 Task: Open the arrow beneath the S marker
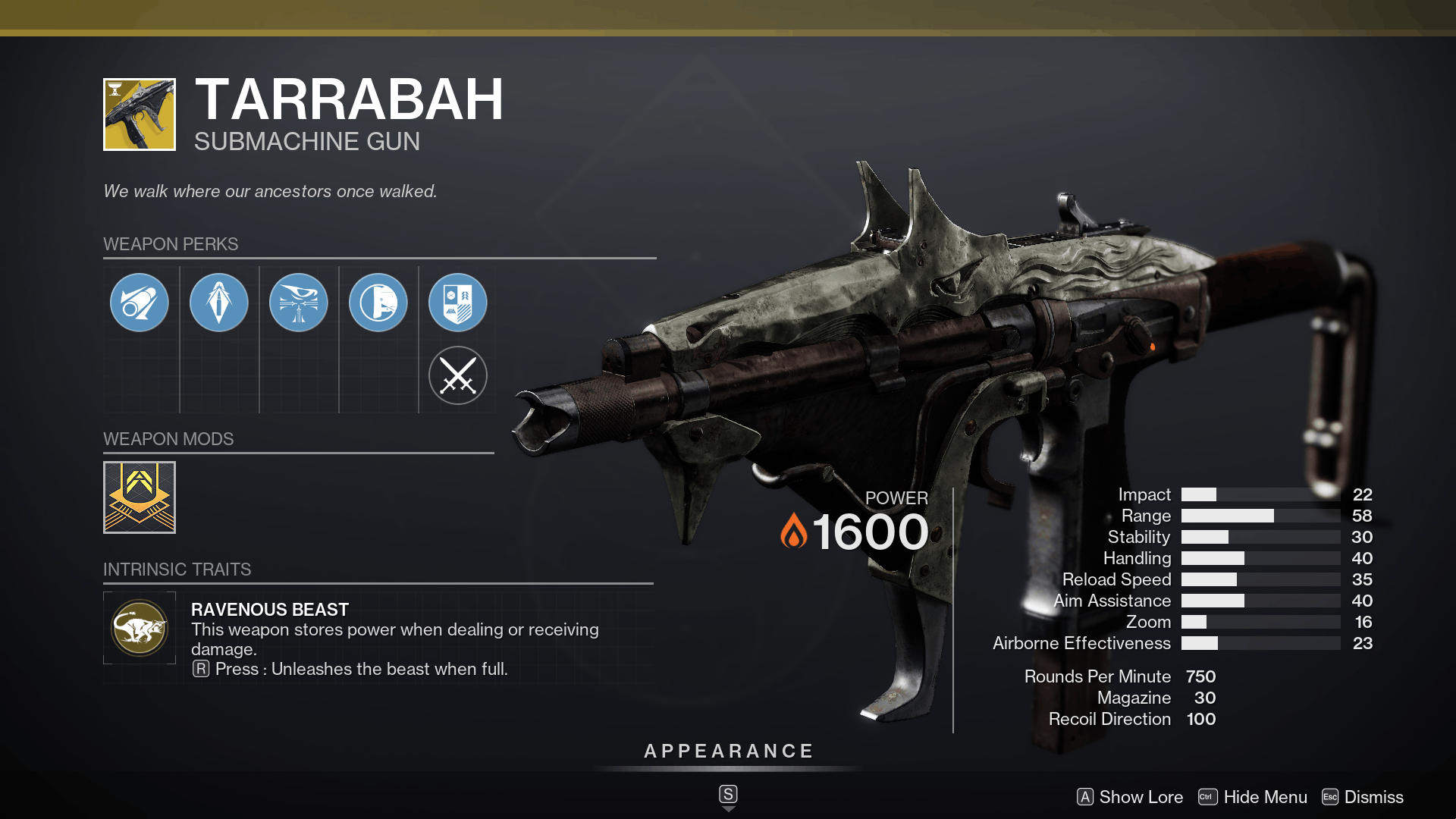tap(728, 810)
